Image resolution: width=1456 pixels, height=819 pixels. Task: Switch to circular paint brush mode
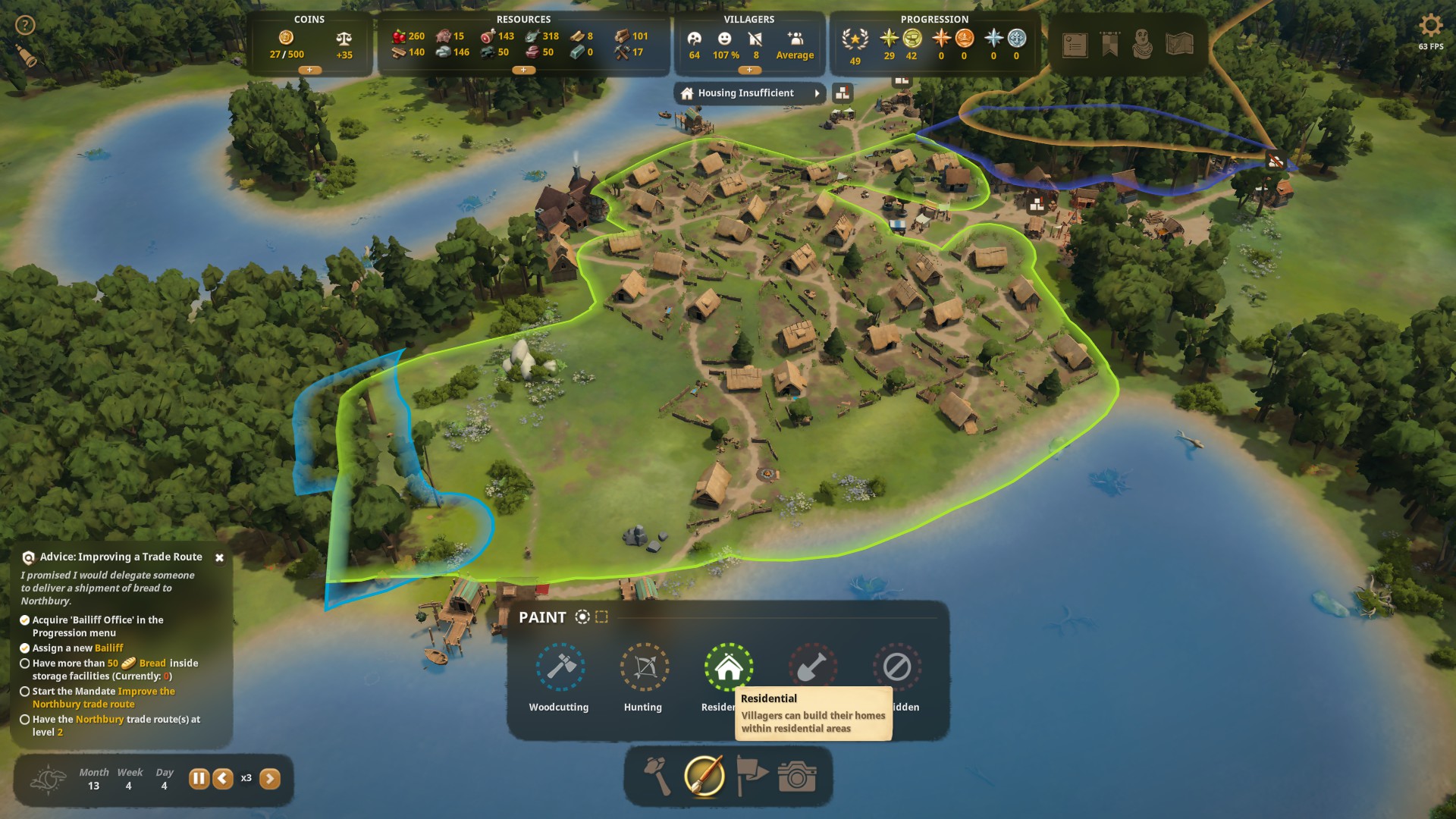point(582,617)
